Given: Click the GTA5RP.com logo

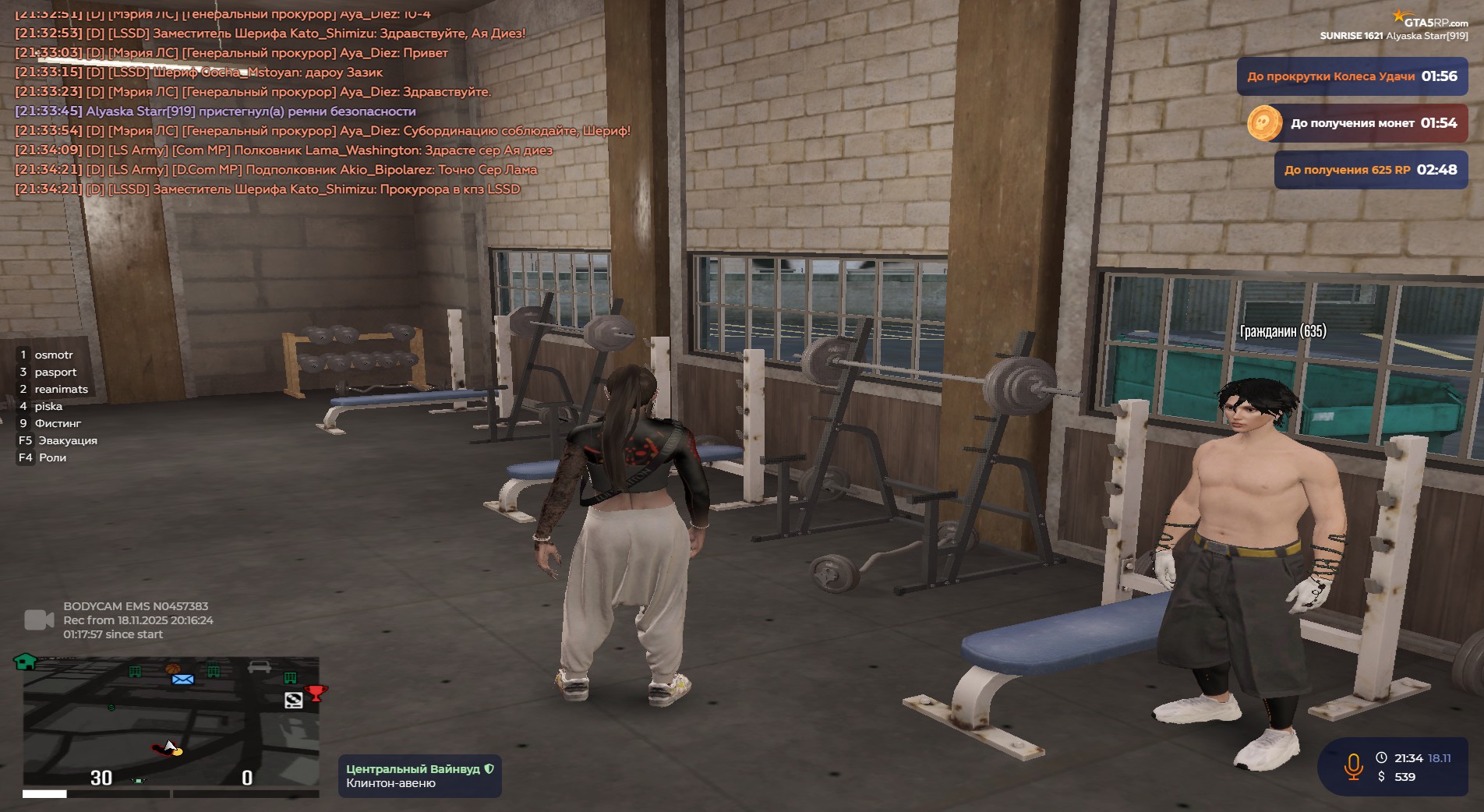Looking at the screenshot, I should (1431, 21).
